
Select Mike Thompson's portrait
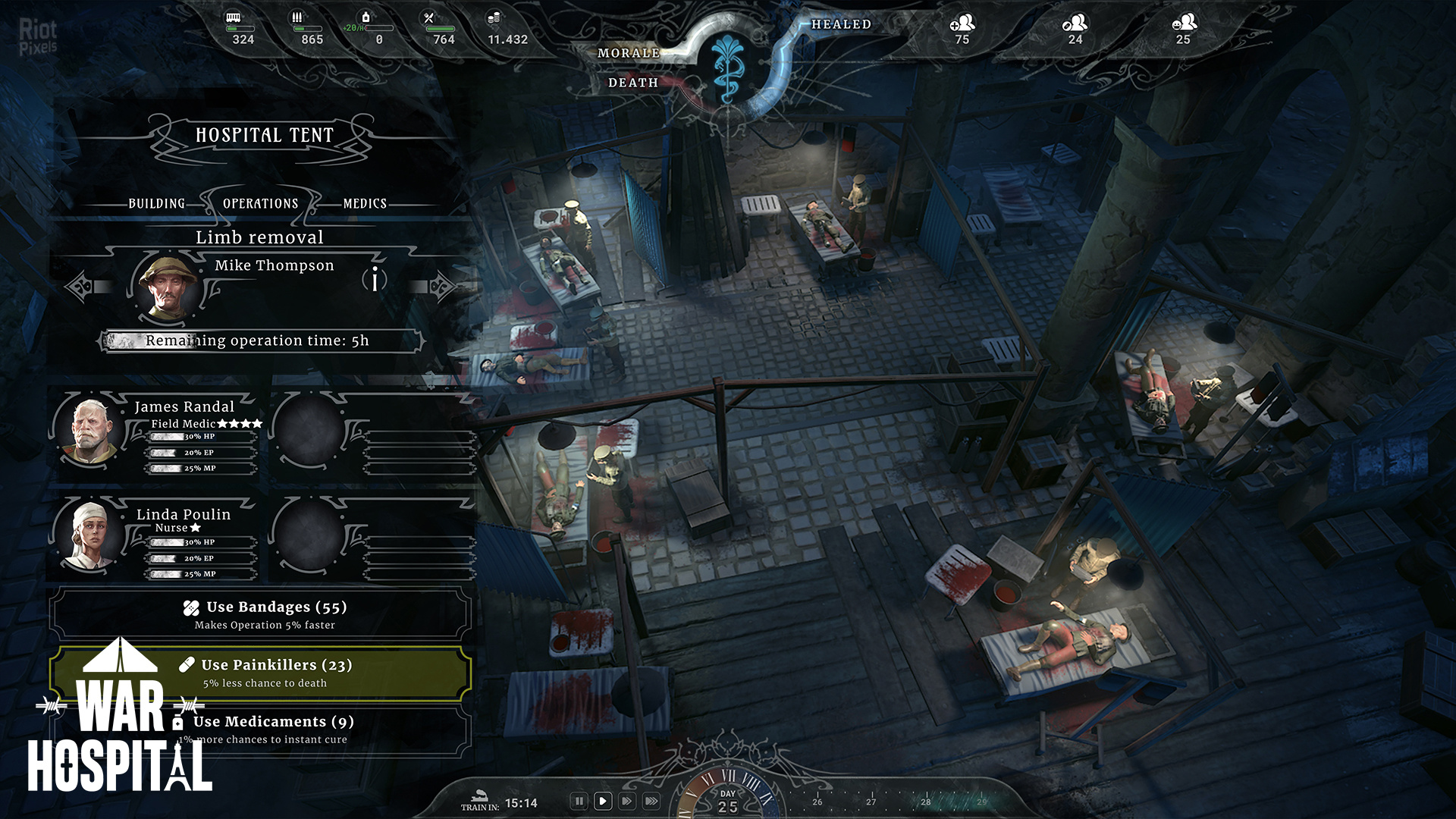(168, 287)
